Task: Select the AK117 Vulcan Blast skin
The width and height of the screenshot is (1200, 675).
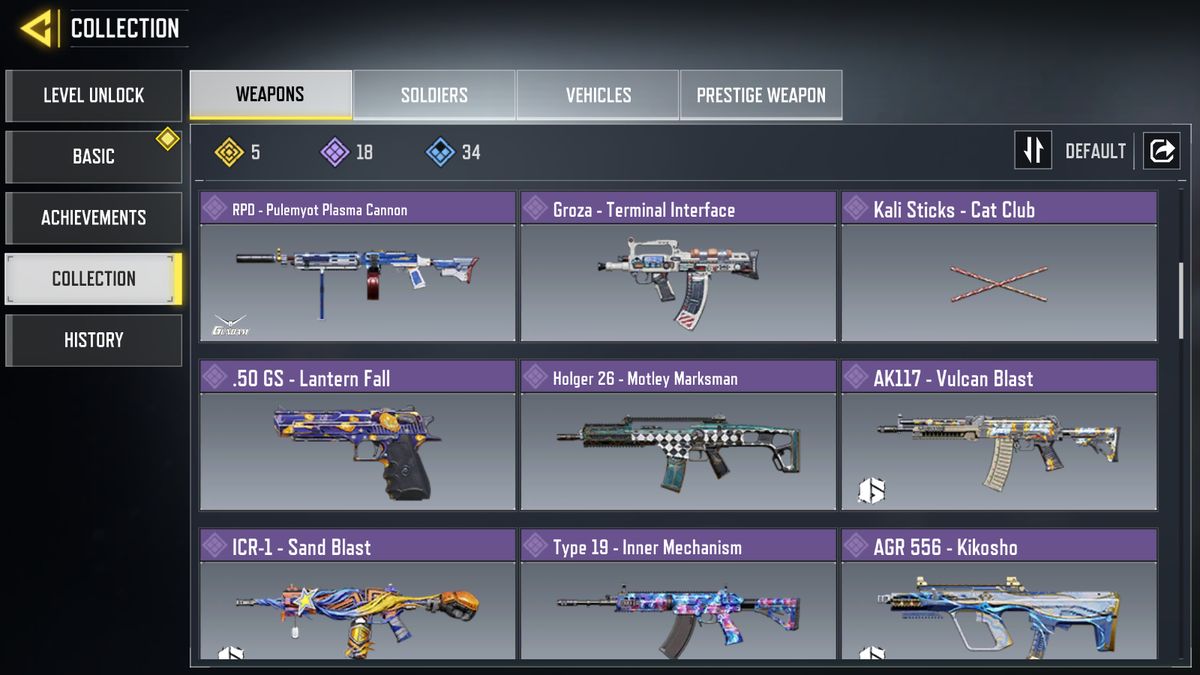Action: 998,437
